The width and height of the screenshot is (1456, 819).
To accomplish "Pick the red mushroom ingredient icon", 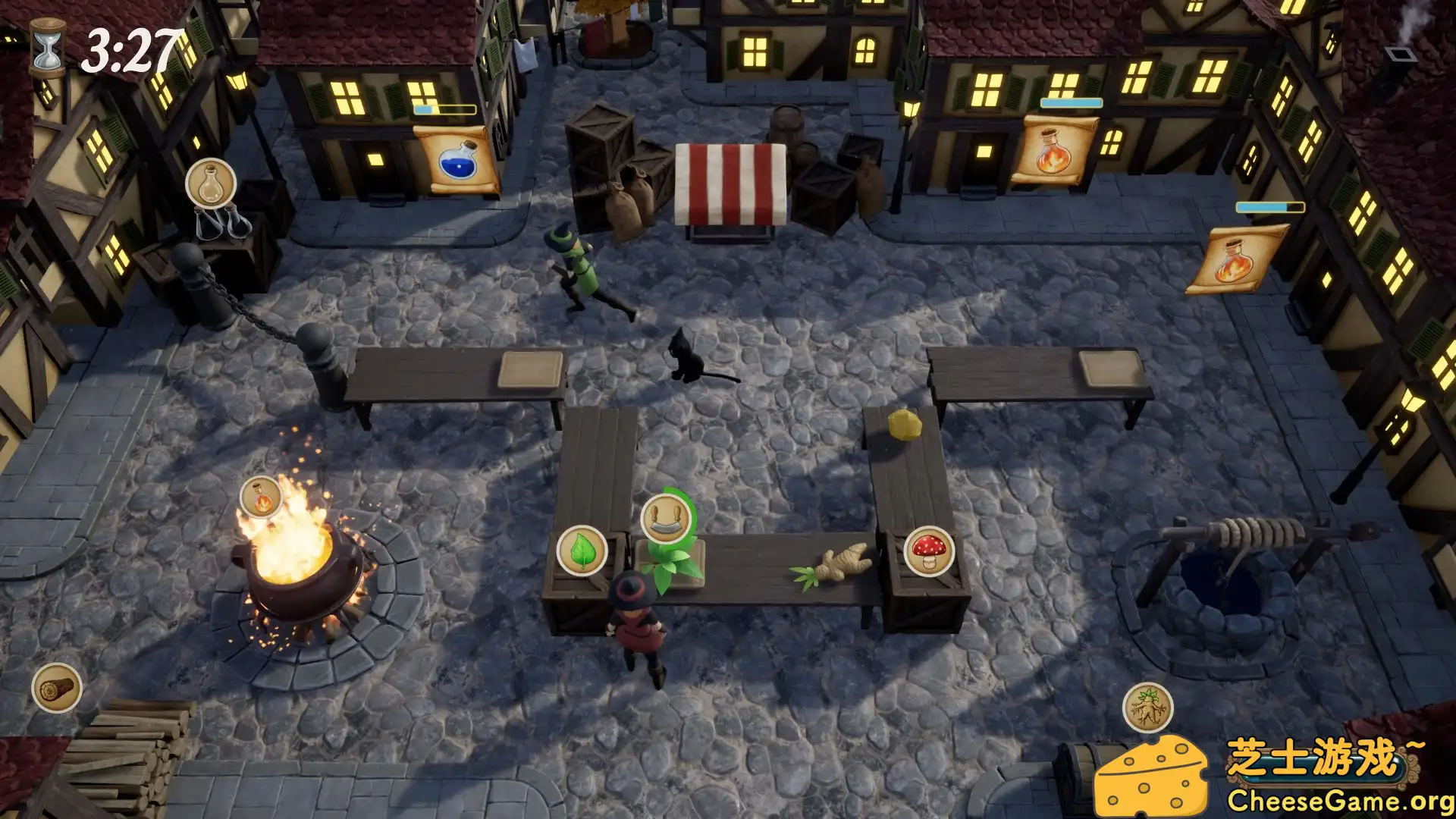I will (x=929, y=551).
